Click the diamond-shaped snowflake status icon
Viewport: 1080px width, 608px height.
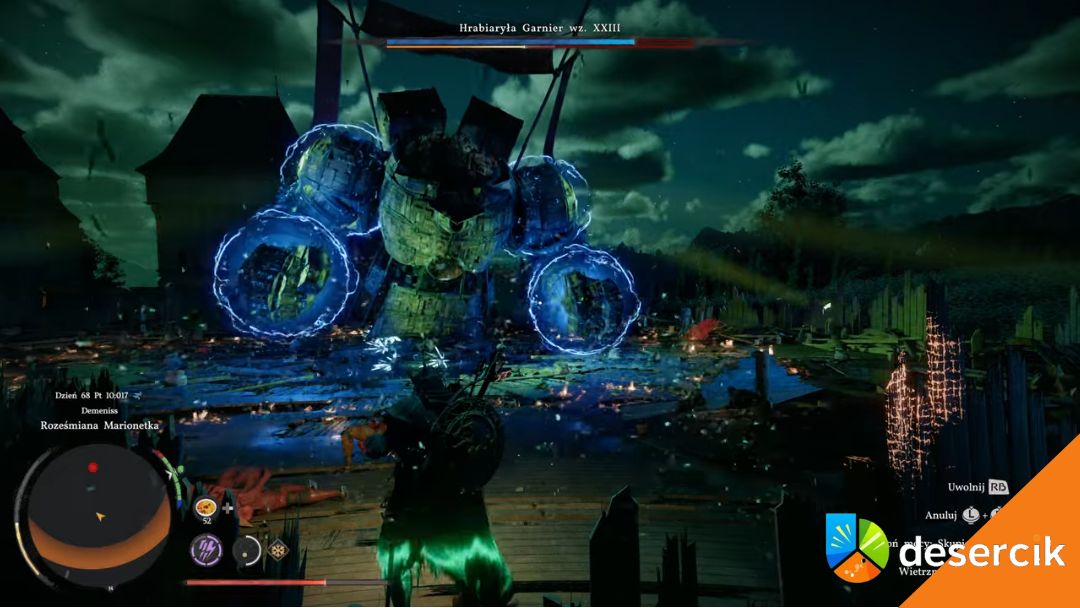click(278, 549)
